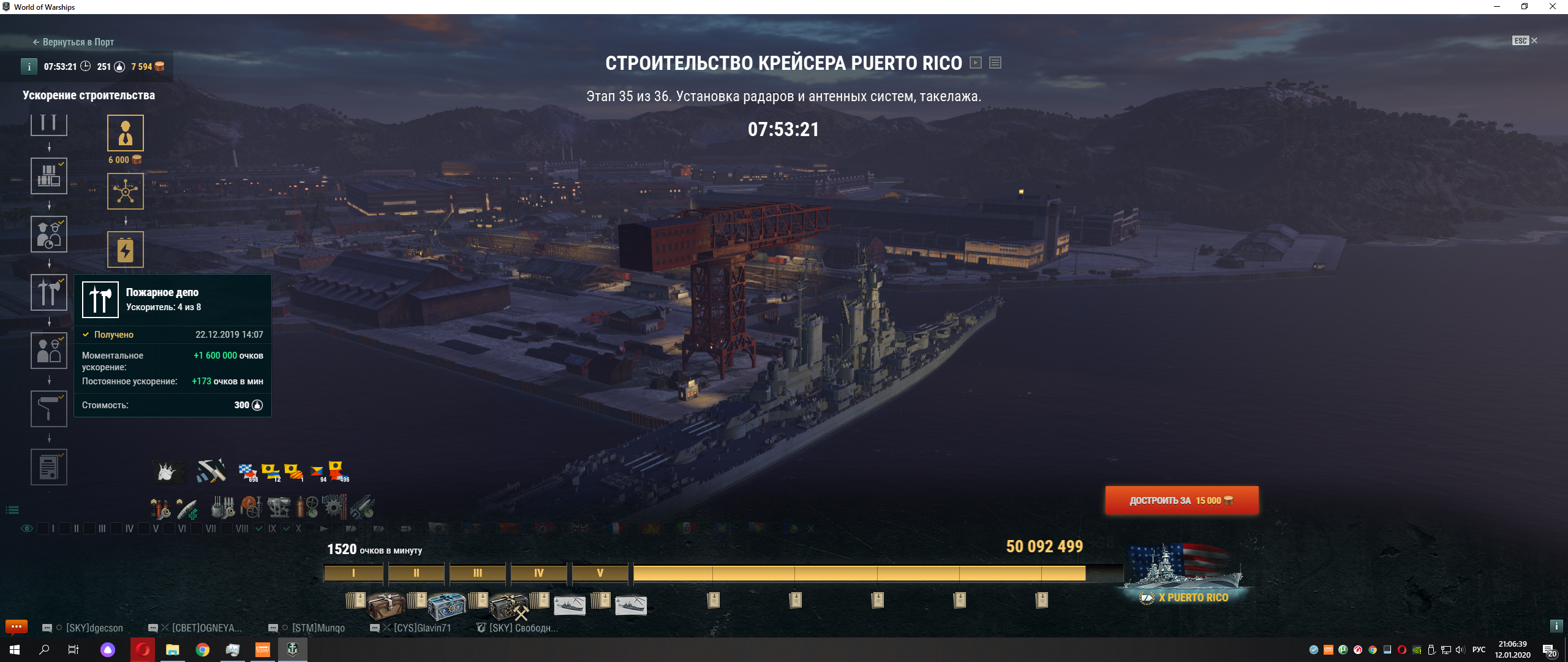Play the construction video next to title

point(976,63)
